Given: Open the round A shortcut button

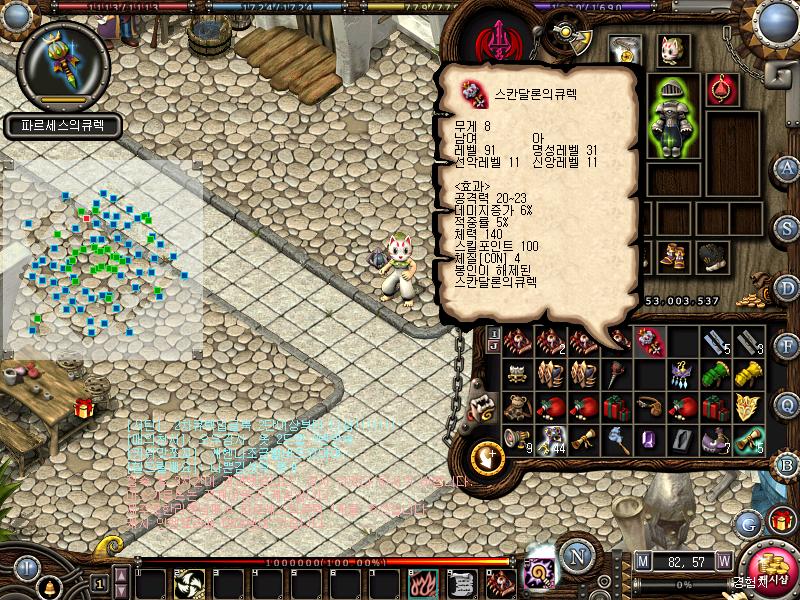Looking at the screenshot, I should (x=787, y=167).
